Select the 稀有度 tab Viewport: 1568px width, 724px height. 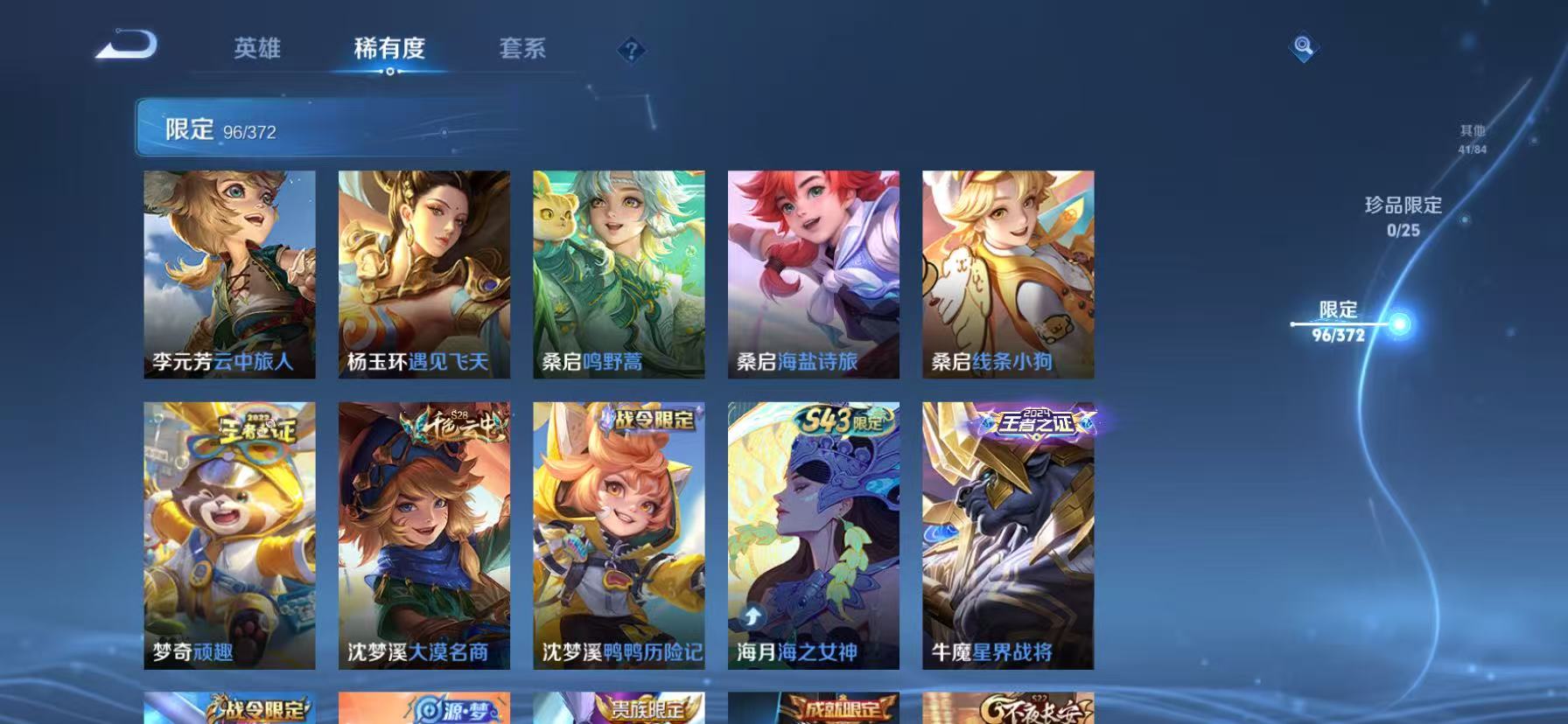pyautogui.click(x=390, y=49)
